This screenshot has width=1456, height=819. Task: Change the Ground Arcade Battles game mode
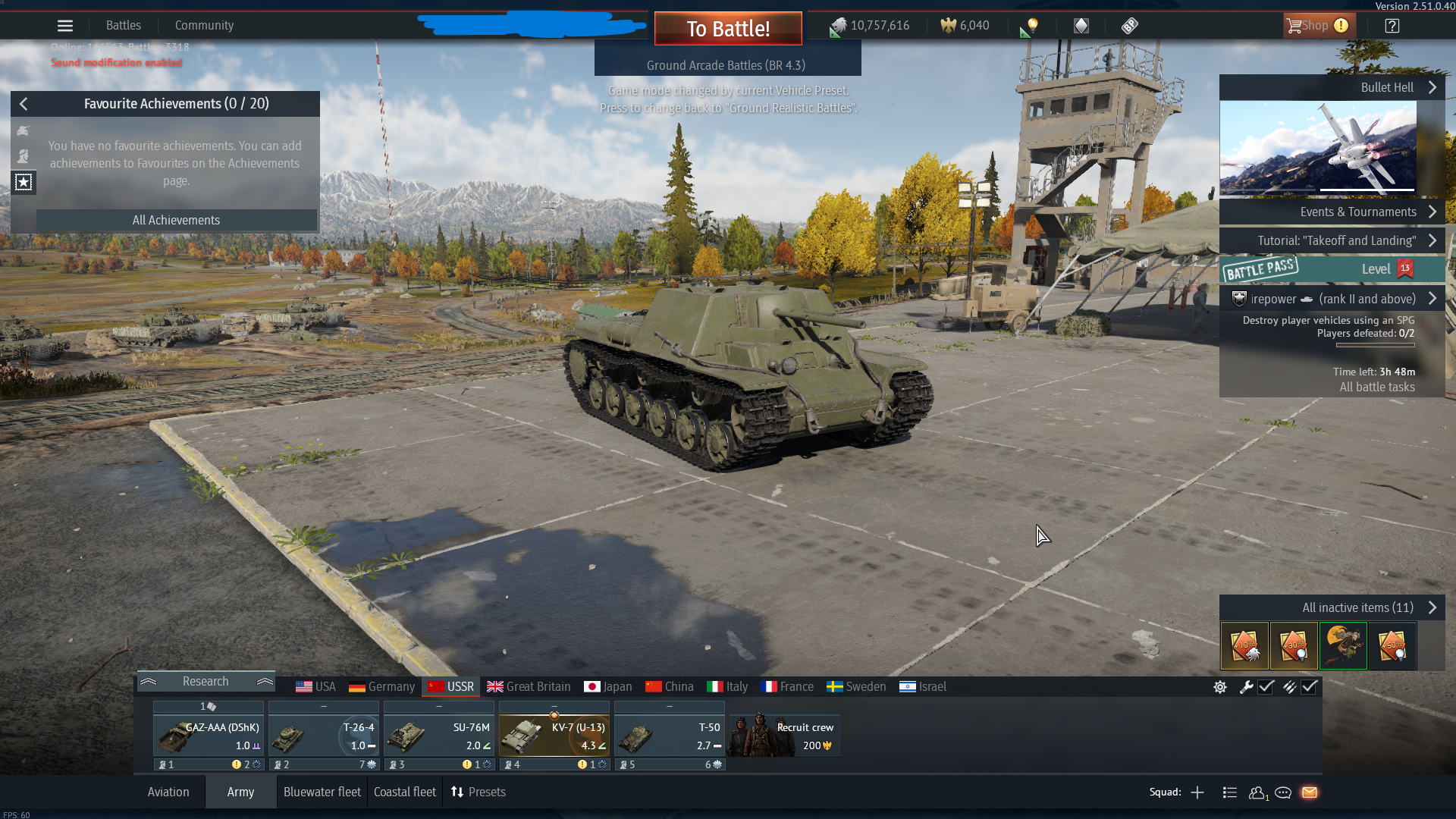tap(726, 66)
